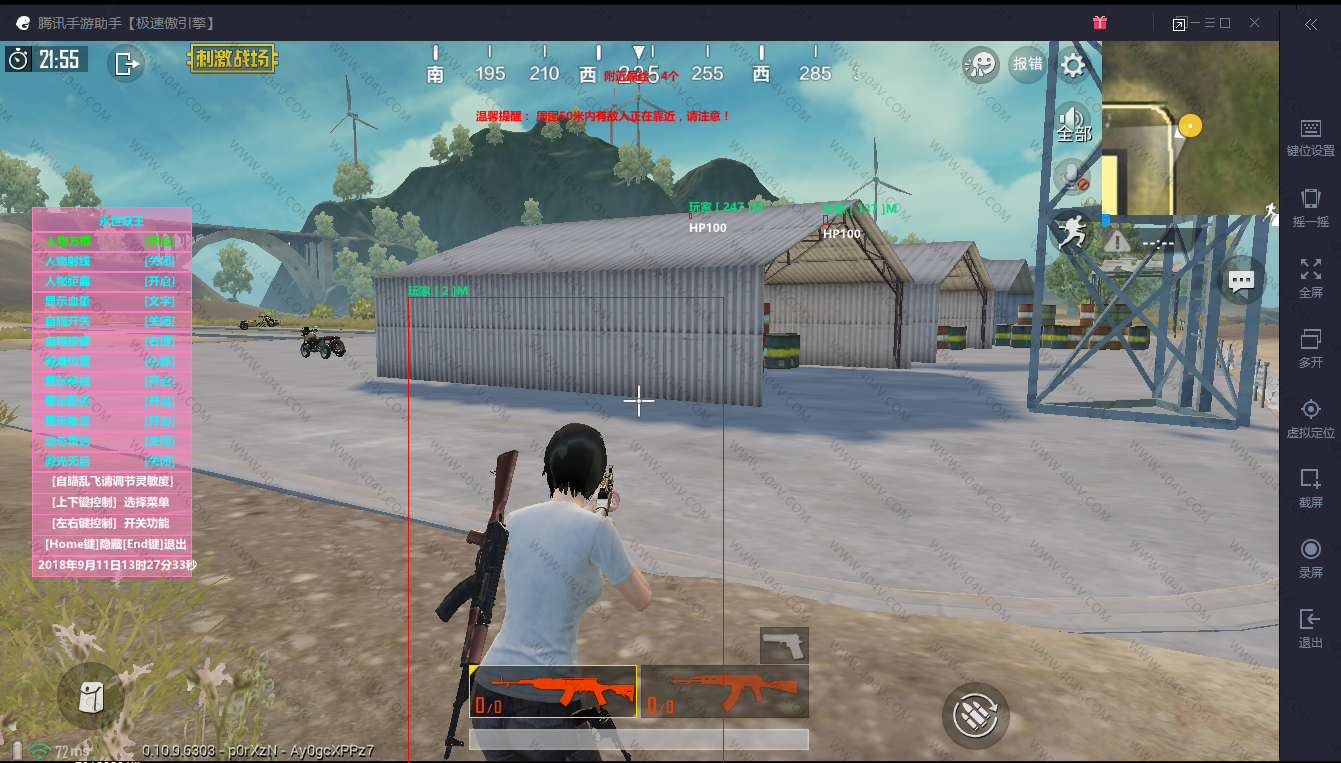Viewport: 1341px width, 763px height.
Task: Open the backpack inventory
Action: tap(91, 694)
